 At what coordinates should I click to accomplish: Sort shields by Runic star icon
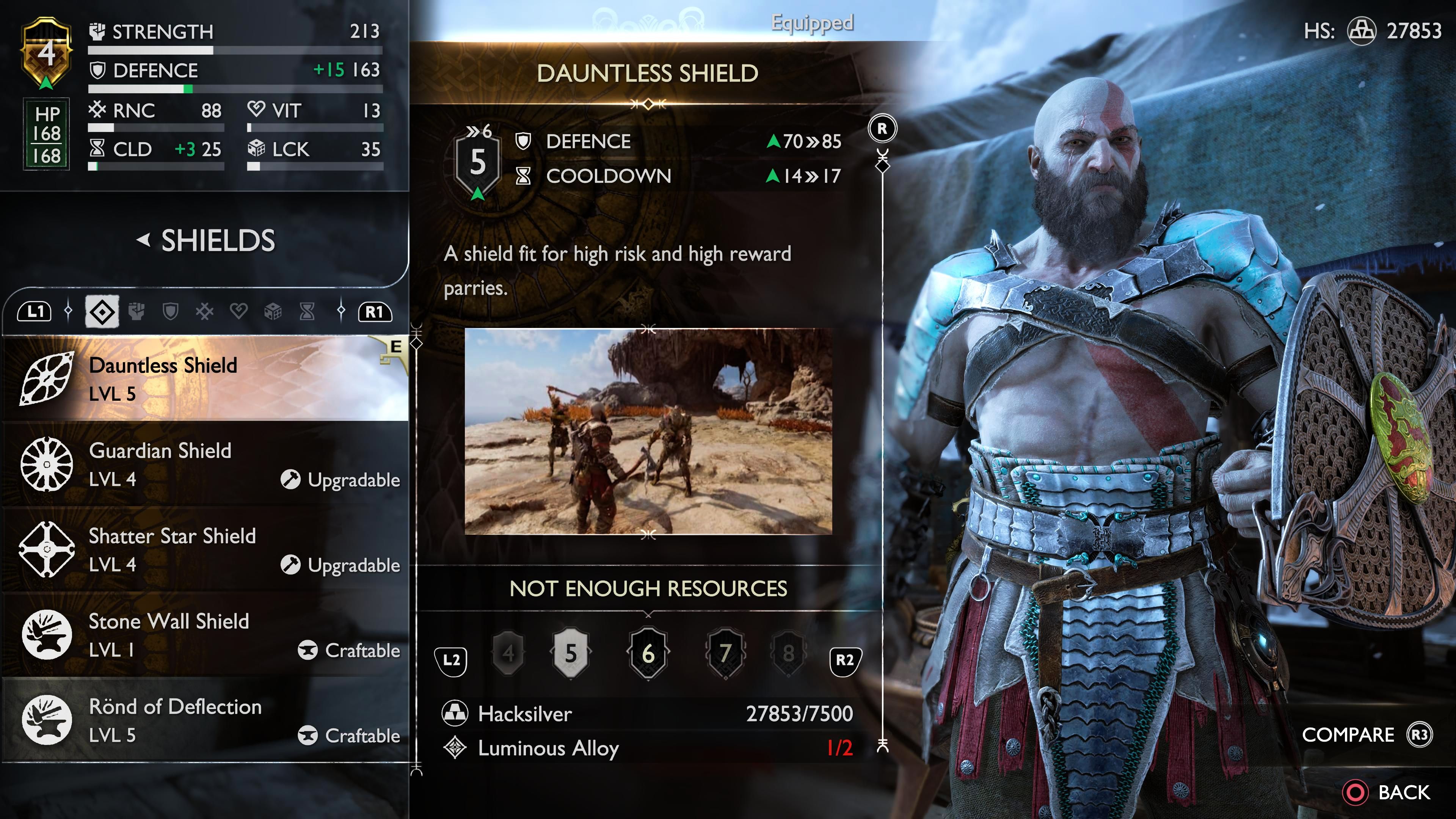(x=205, y=311)
